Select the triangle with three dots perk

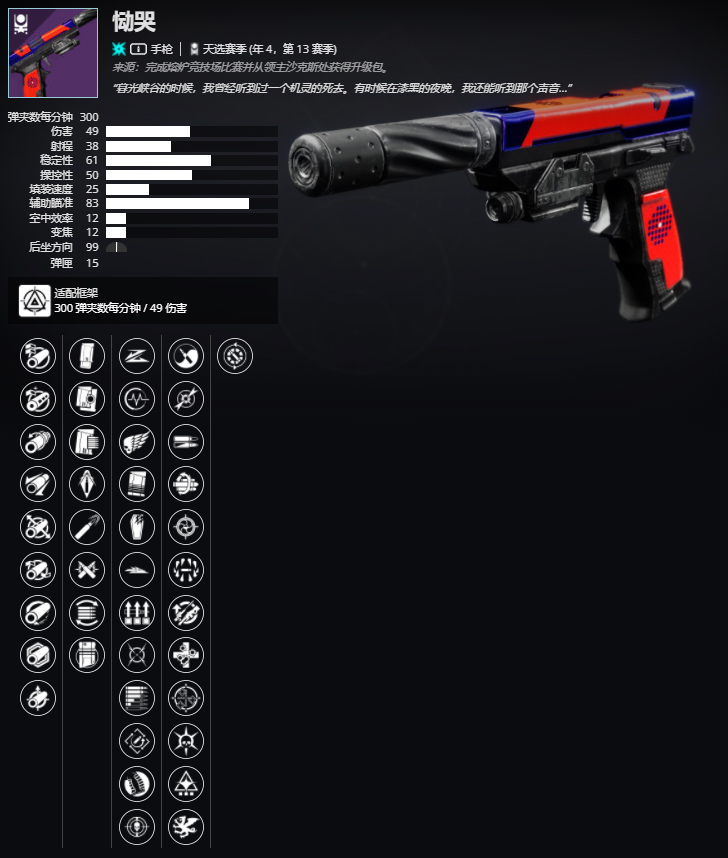tap(186, 785)
